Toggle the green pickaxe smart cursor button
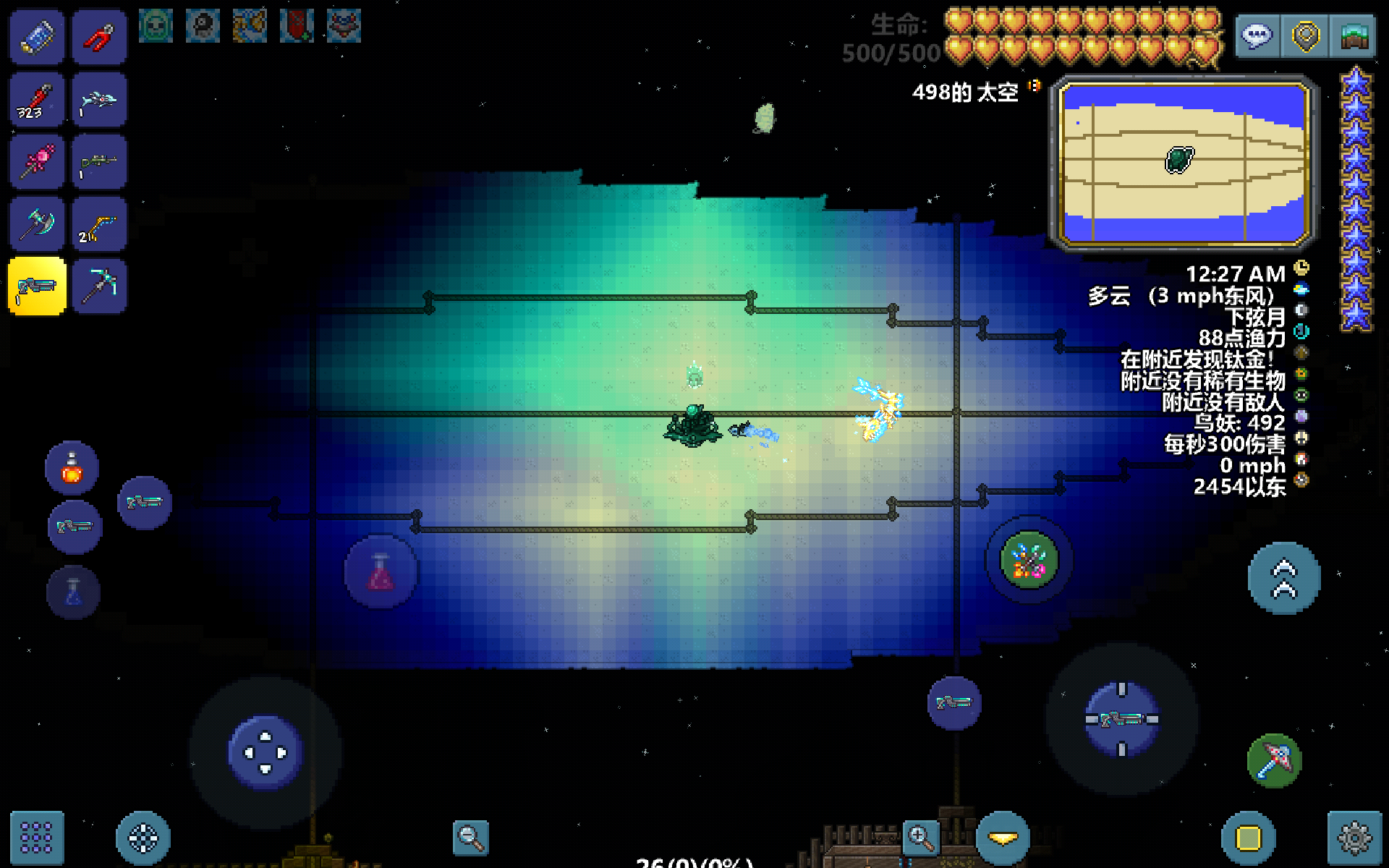The height and width of the screenshot is (868, 1389). (x=1275, y=761)
